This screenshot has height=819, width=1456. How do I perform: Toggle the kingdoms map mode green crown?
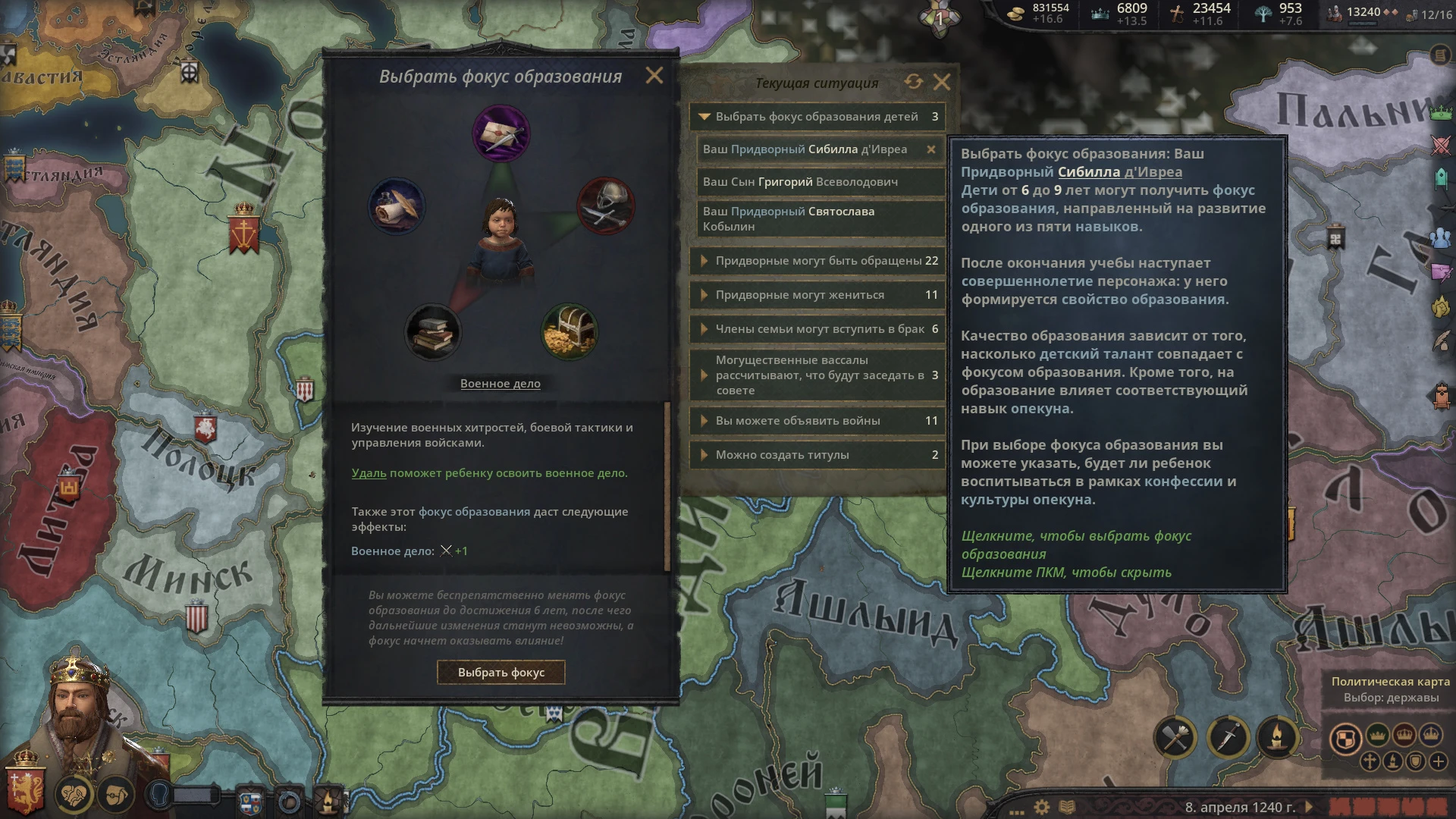[1376, 735]
